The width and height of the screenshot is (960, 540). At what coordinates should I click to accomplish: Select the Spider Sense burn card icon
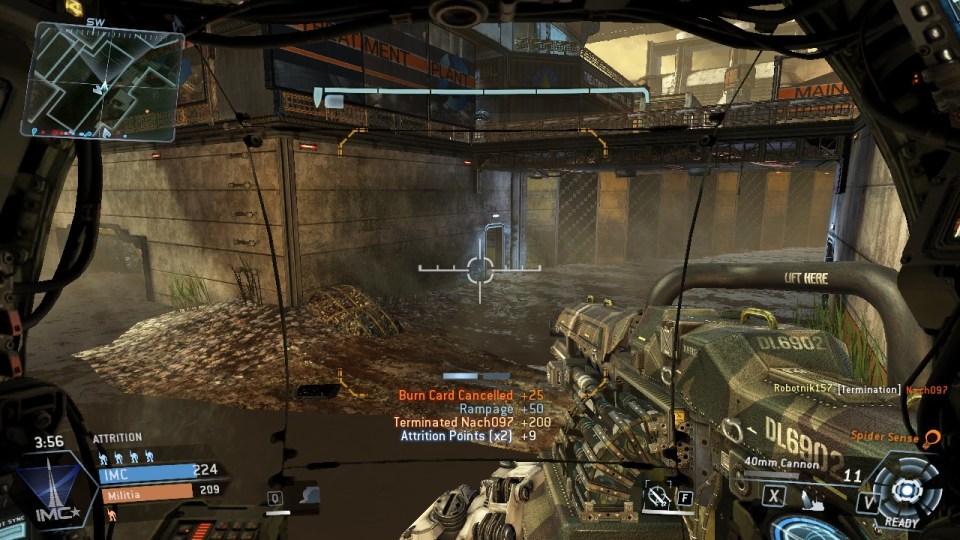(932, 437)
